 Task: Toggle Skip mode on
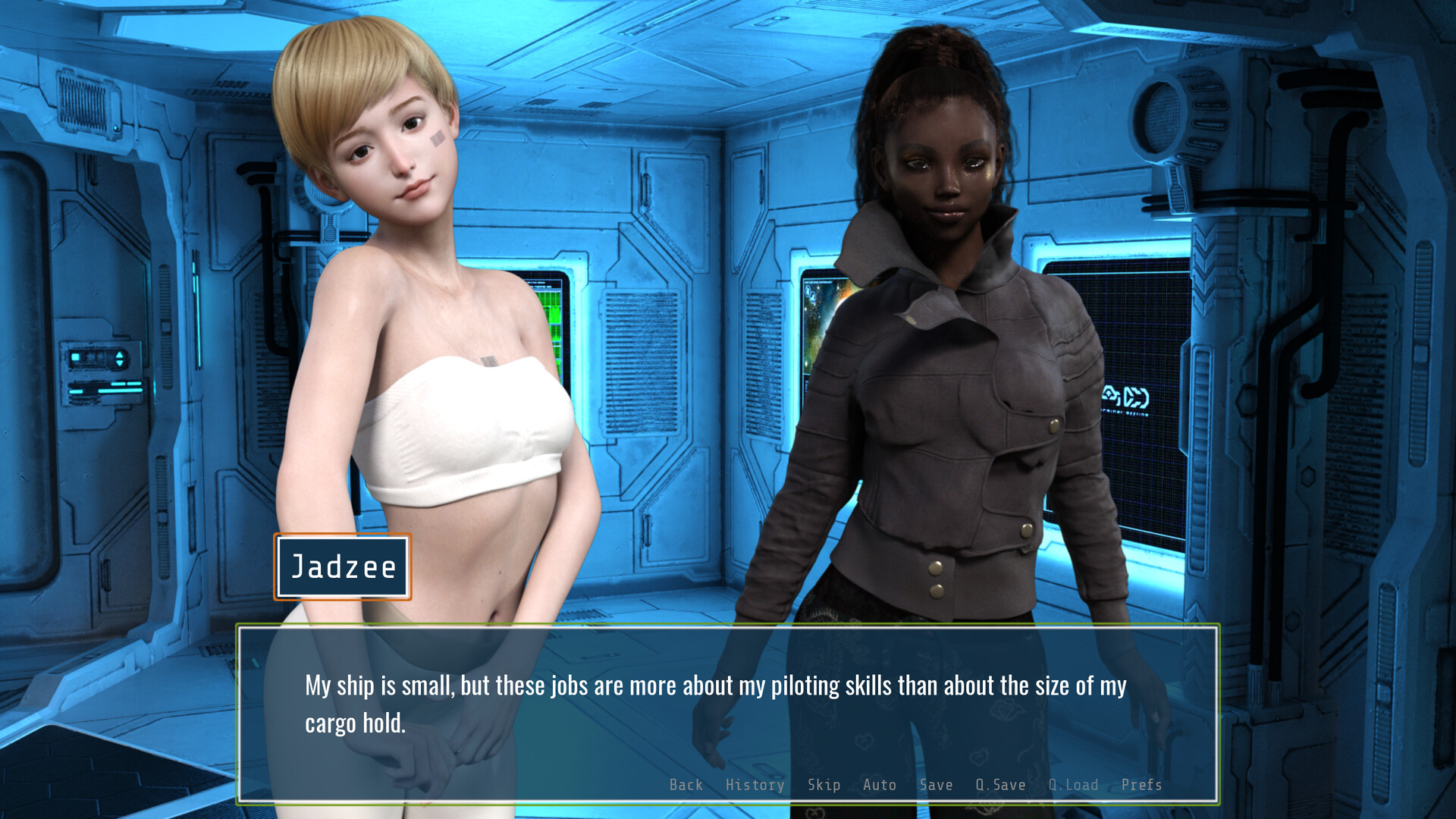(x=824, y=785)
